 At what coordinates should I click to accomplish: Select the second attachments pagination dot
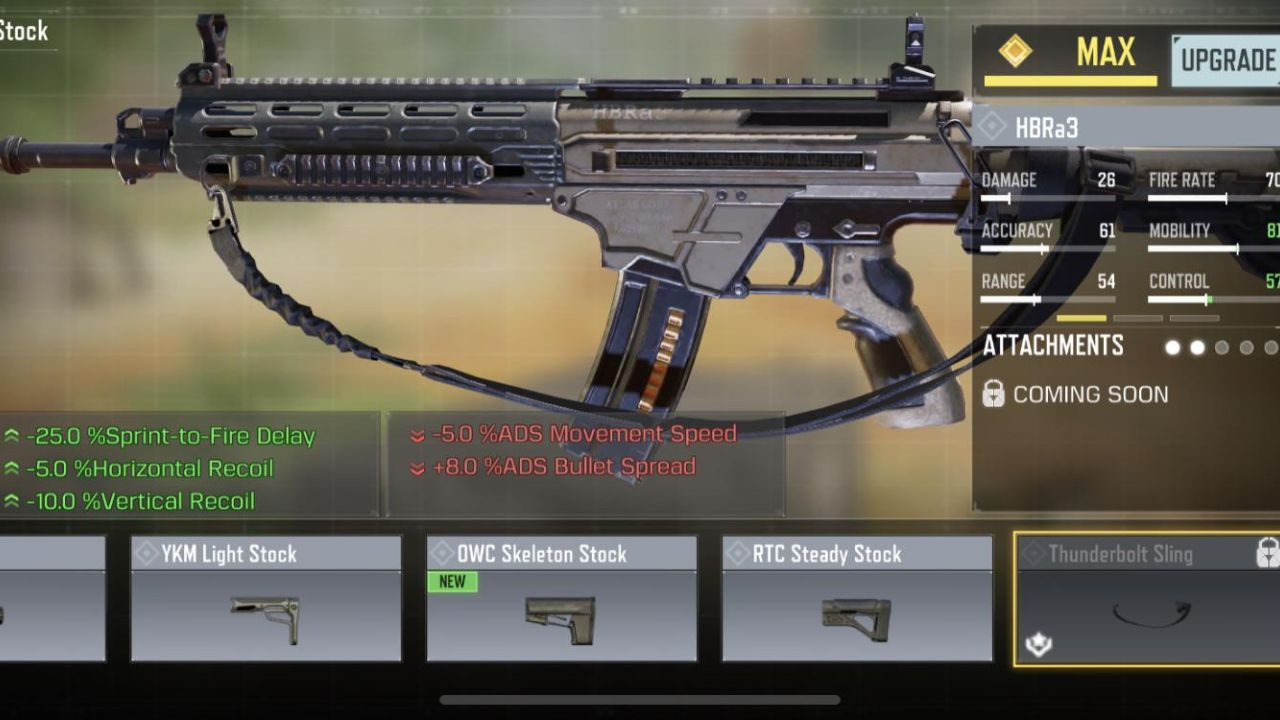tap(1196, 346)
